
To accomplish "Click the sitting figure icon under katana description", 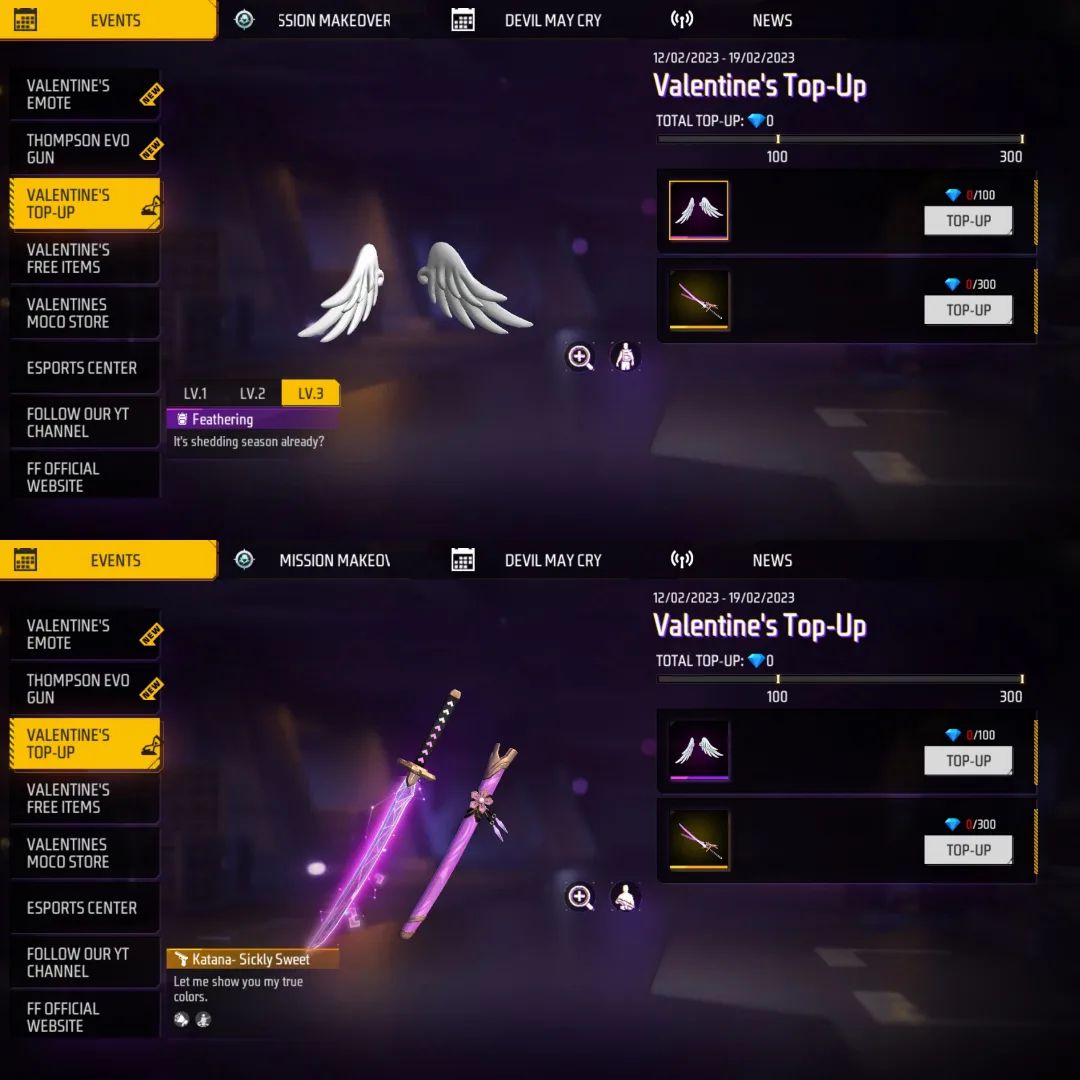I will coord(203,1020).
